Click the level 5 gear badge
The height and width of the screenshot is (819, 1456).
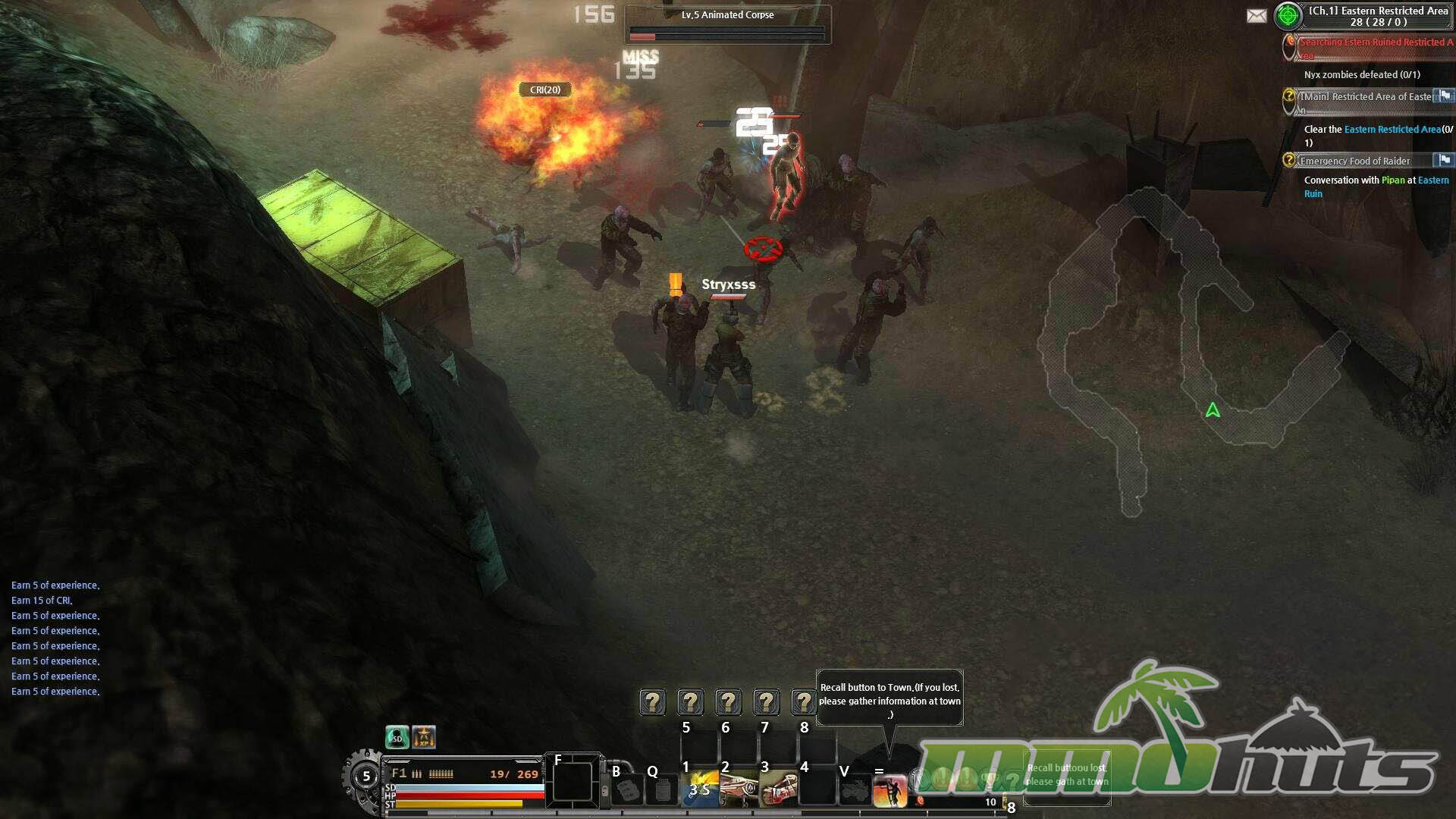(366, 777)
